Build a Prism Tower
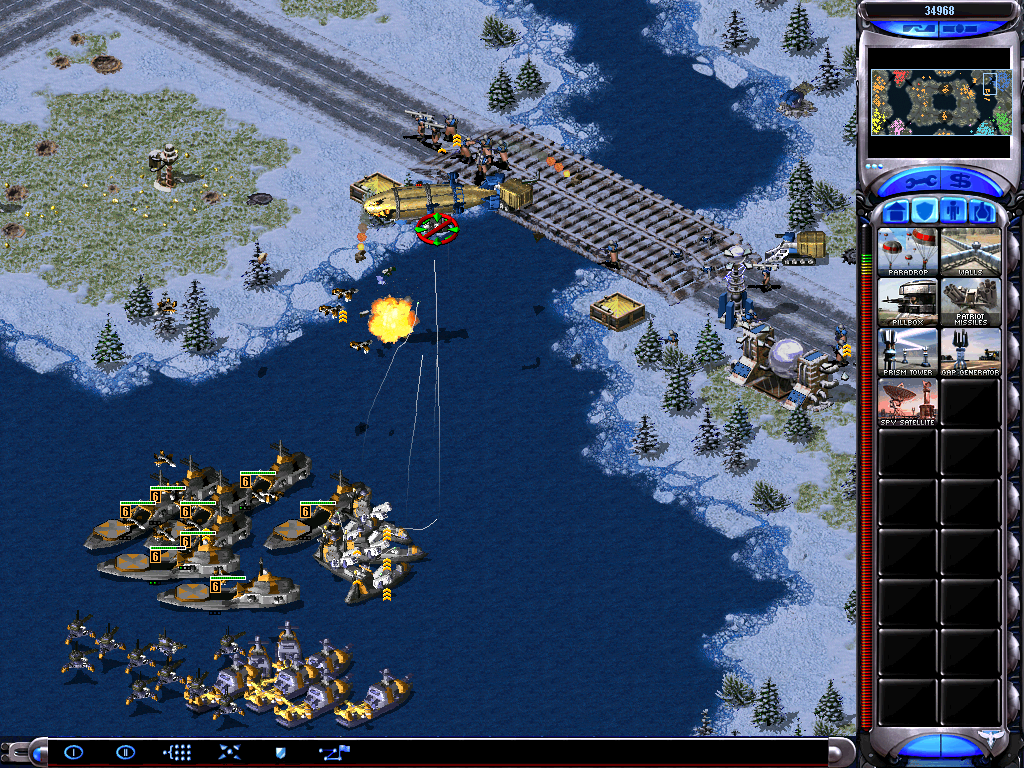The image size is (1024, 768). pos(908,352)
